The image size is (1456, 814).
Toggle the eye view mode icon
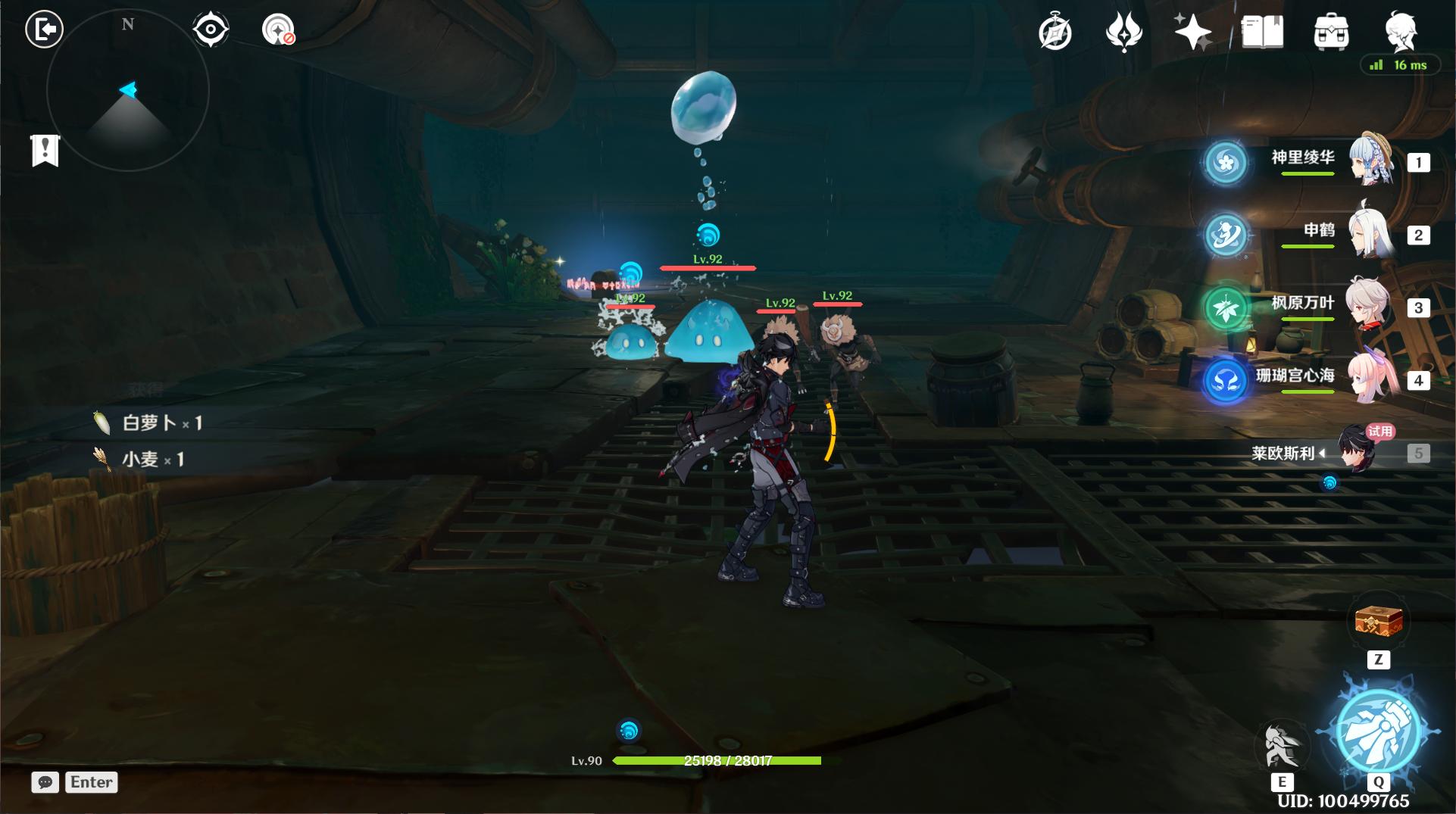coord(211,30)
